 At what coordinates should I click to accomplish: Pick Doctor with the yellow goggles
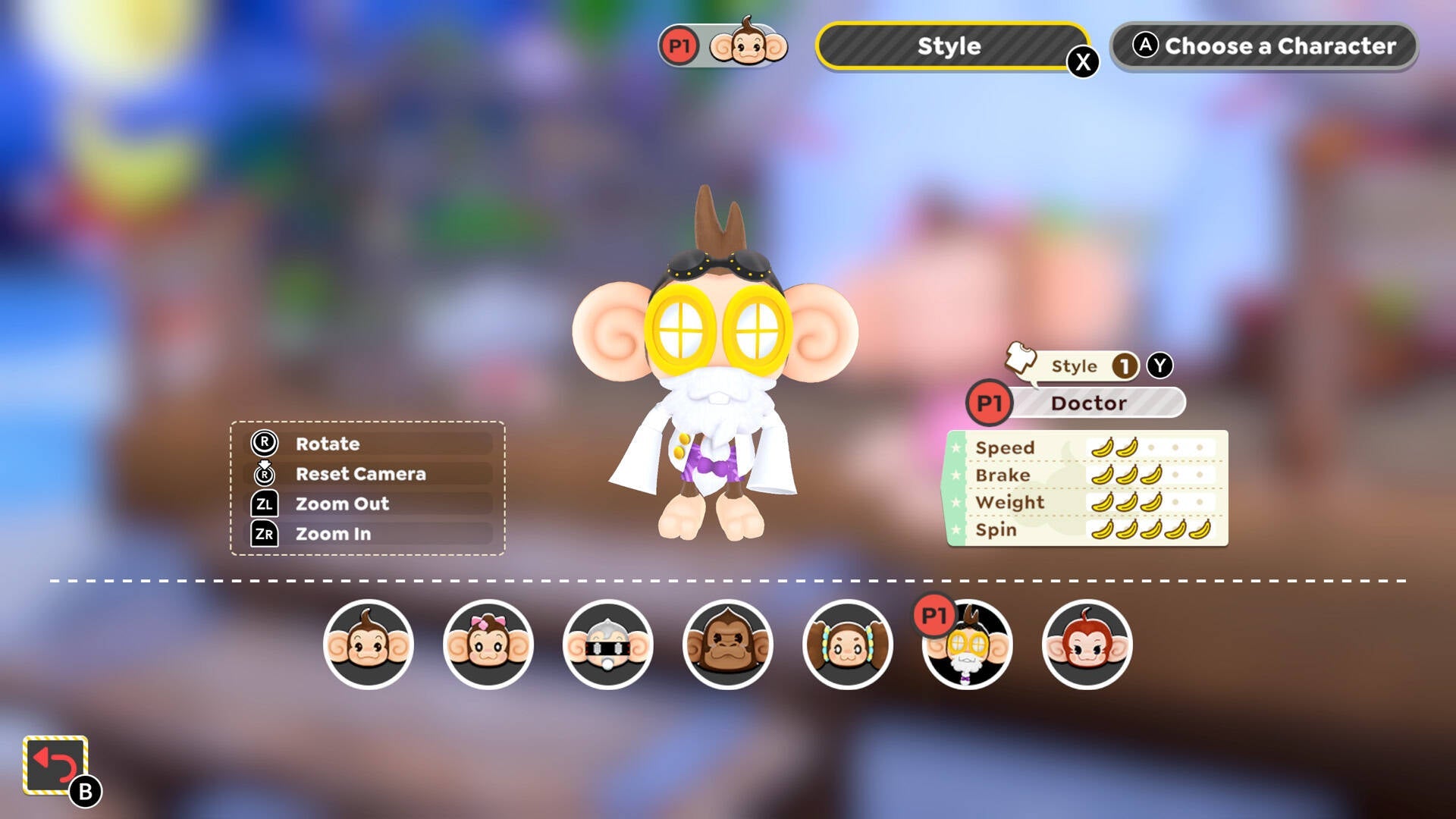[968, 645]
